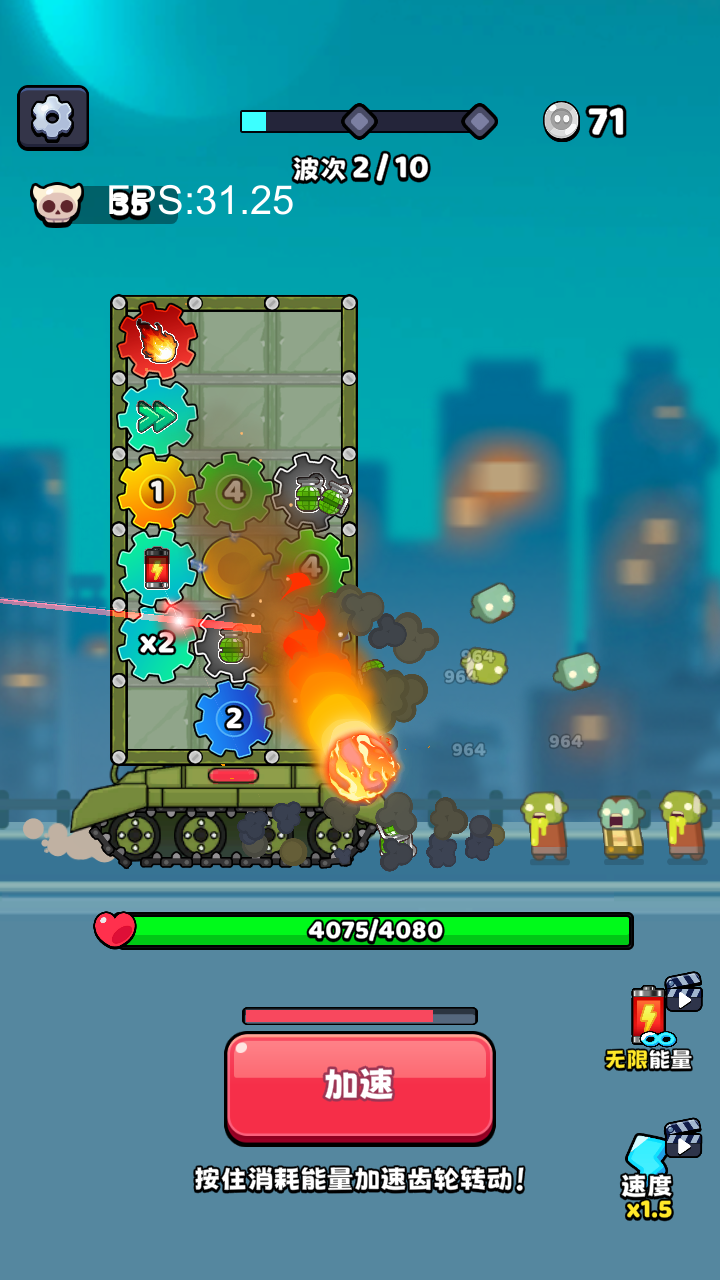Tap the red 加速 boost button
The height and width of the screenshot is (1280, 720).
click(x=360, y=1086)
